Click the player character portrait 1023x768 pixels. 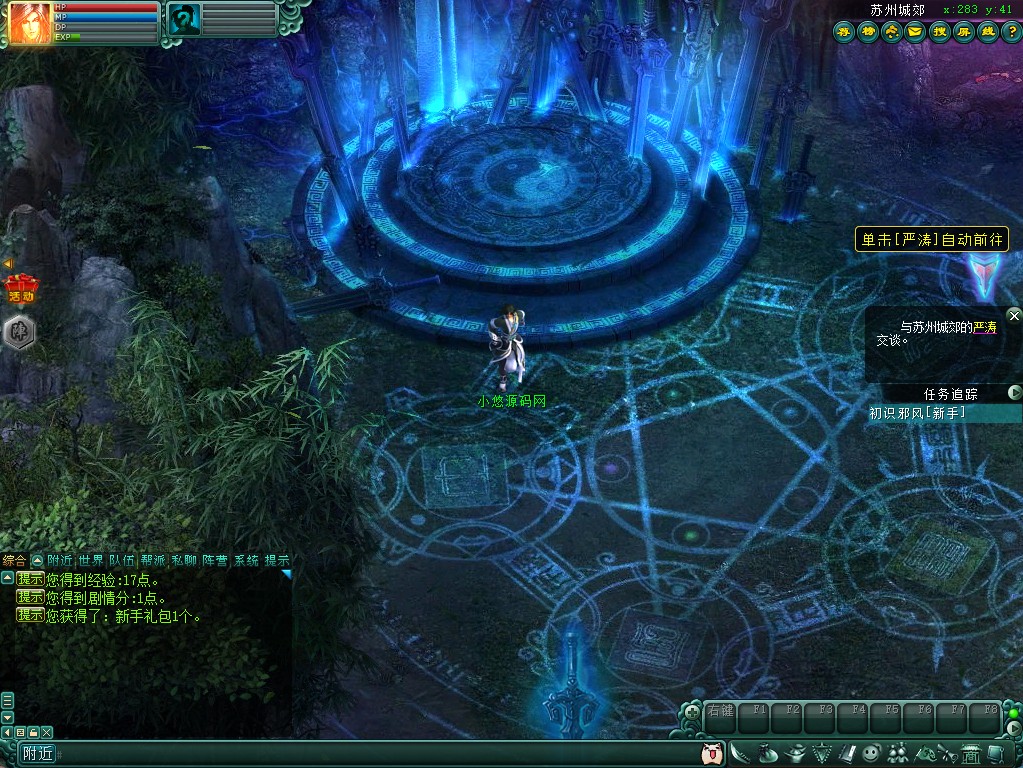click(29, 23)
